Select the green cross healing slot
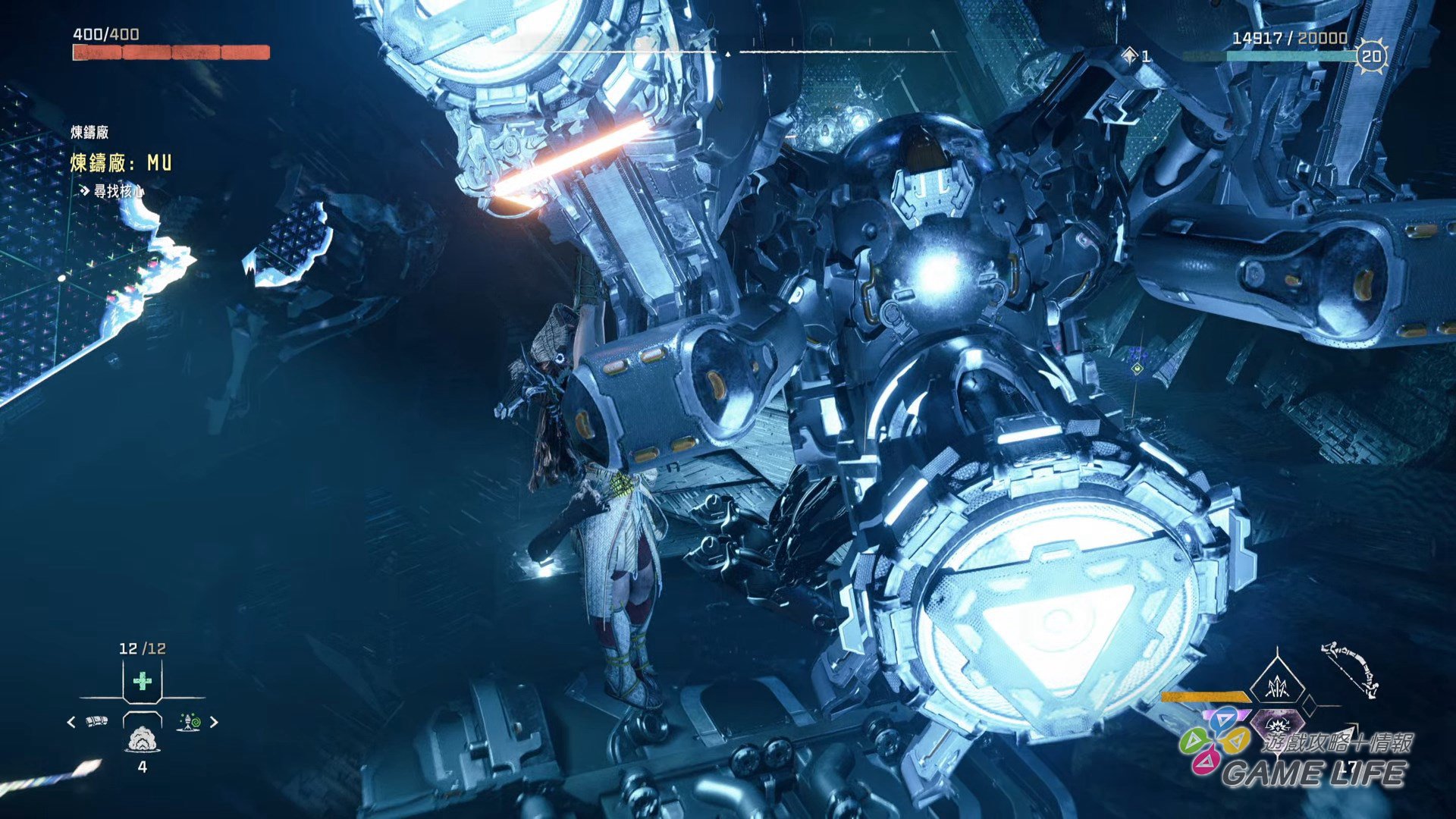 point(142,681)
